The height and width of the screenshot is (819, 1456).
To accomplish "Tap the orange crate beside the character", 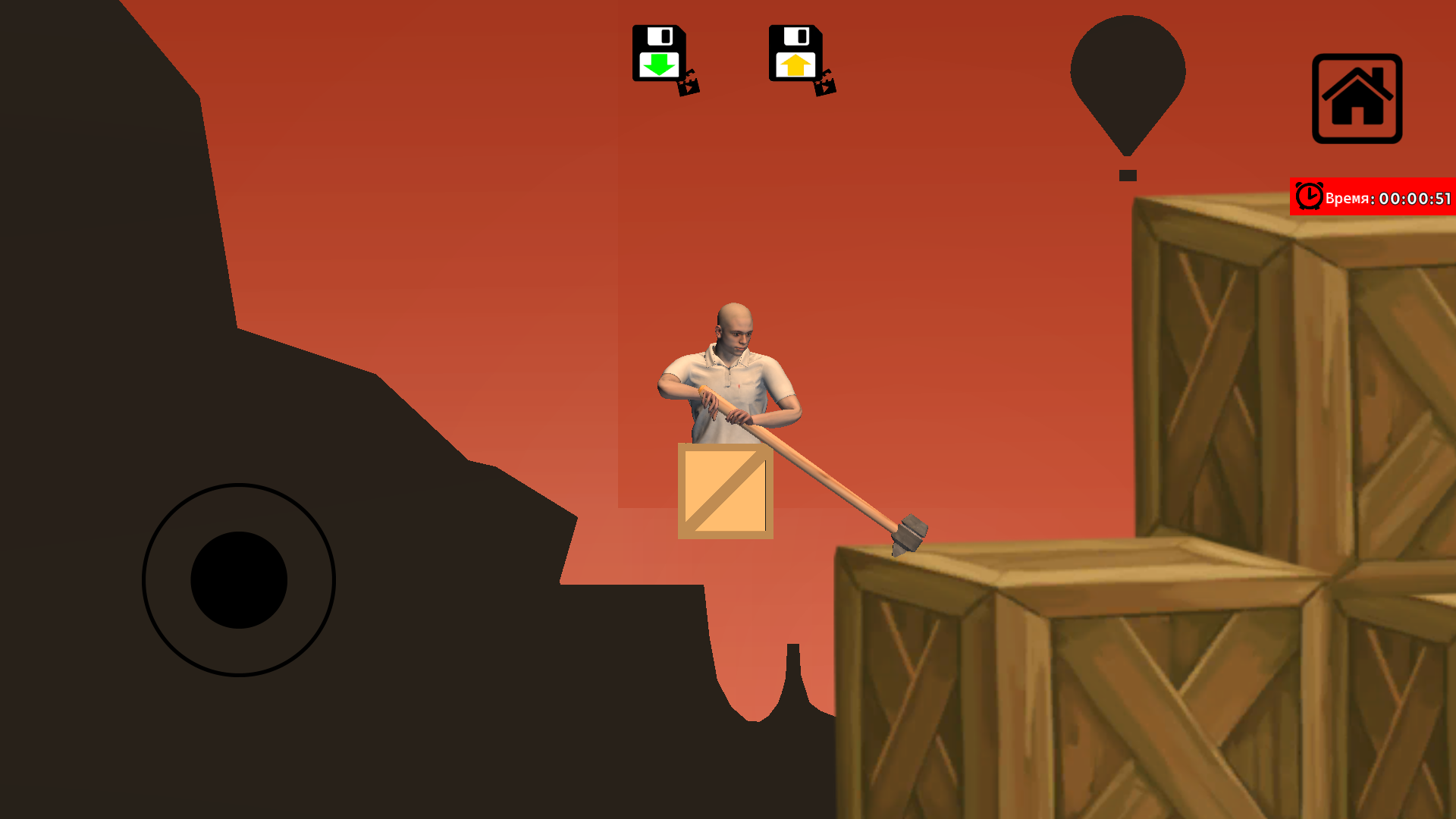I will coord(724,491).
